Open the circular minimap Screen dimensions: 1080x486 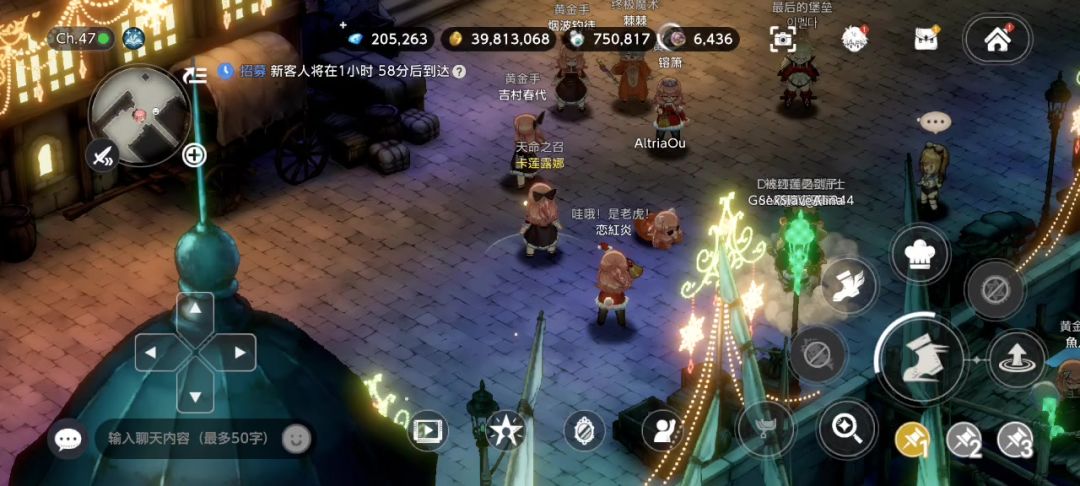[140, 114]
